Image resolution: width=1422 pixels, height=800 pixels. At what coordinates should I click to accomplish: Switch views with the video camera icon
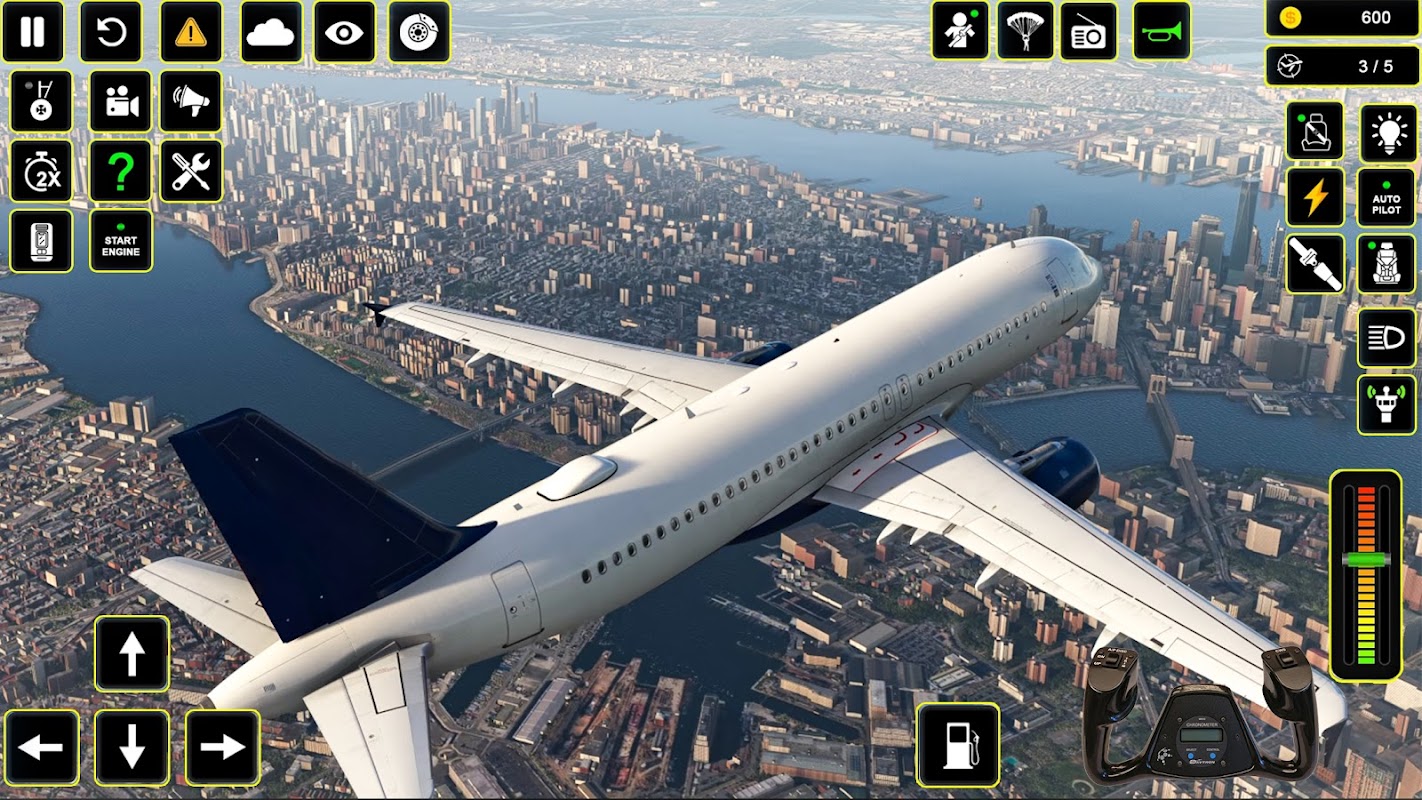121,102
